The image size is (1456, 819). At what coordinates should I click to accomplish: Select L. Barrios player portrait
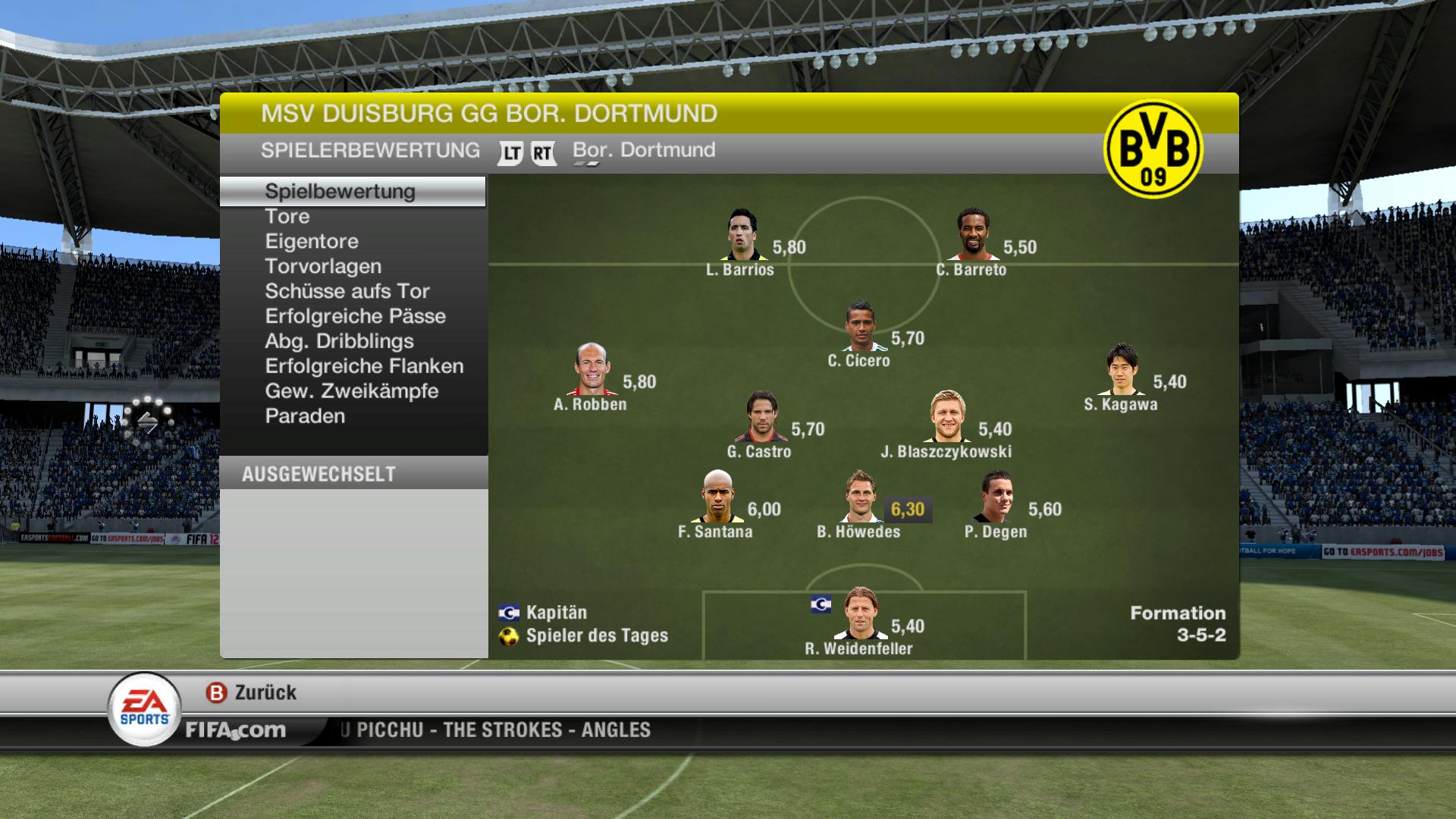(x=741, y=236)
